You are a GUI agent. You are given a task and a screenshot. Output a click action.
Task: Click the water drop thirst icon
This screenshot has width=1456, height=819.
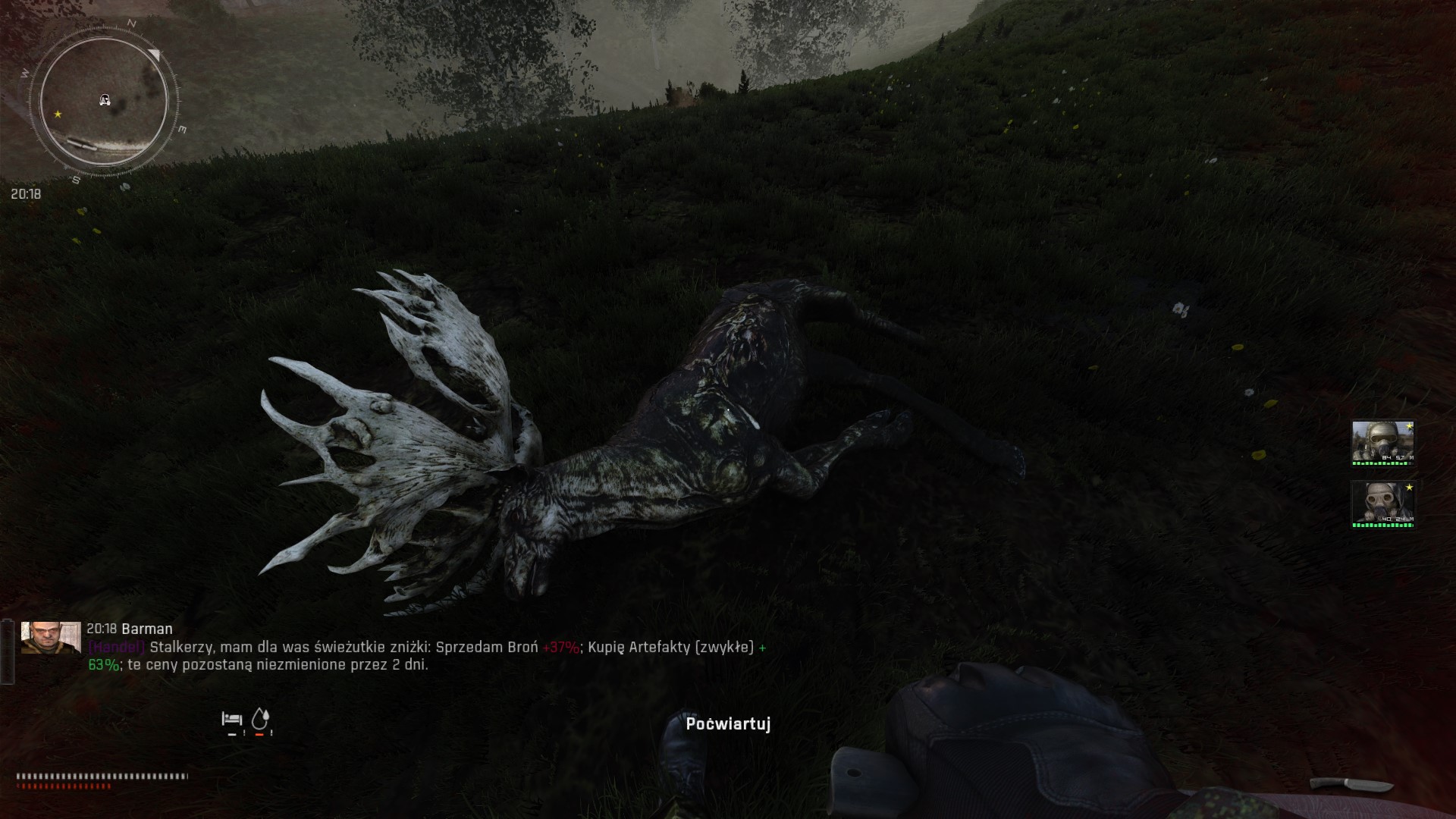pyautogui.click(x=260, y=718)
